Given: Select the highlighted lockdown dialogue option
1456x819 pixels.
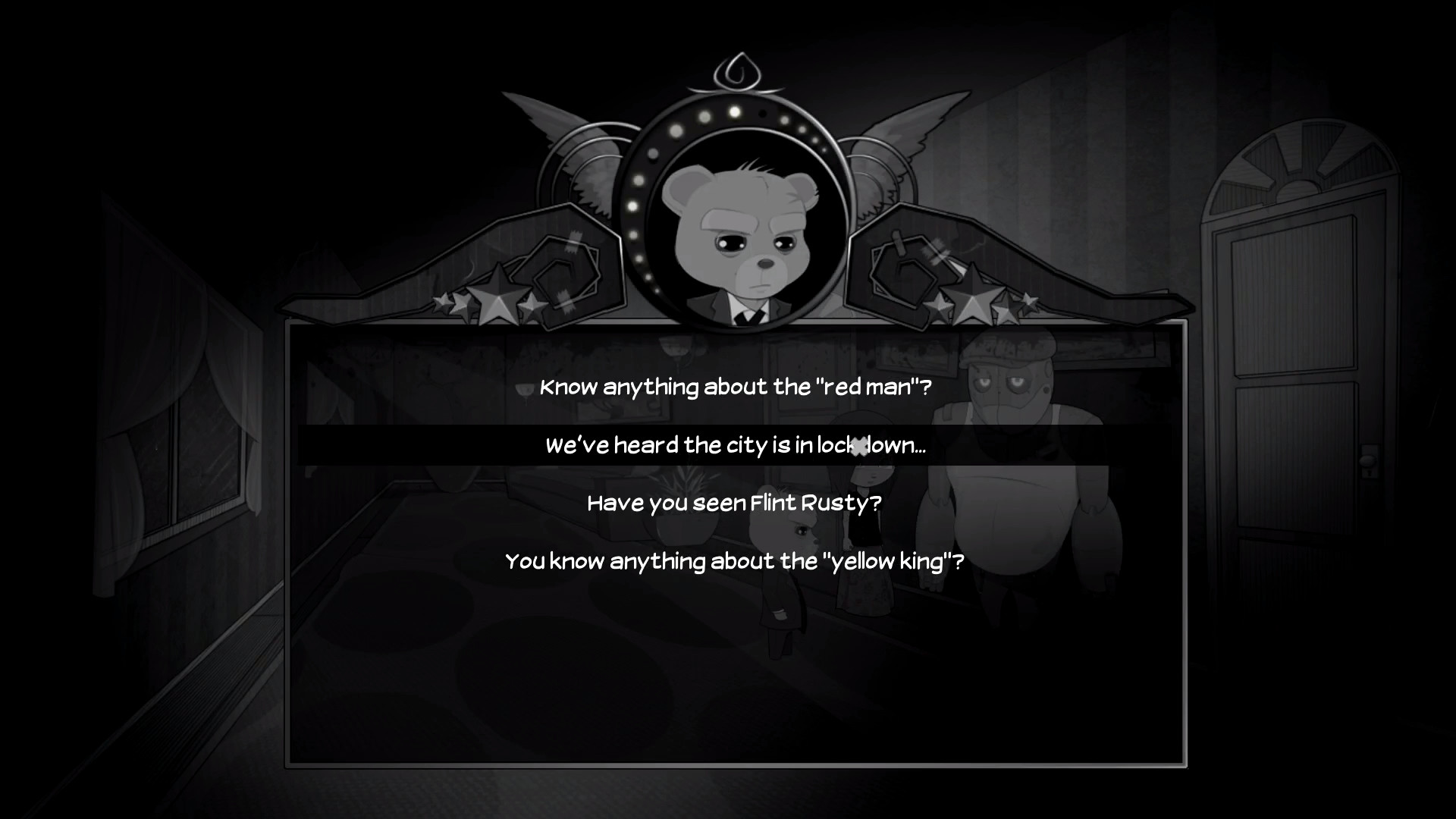Looking at the screenshot, I should tap(736, 446).
